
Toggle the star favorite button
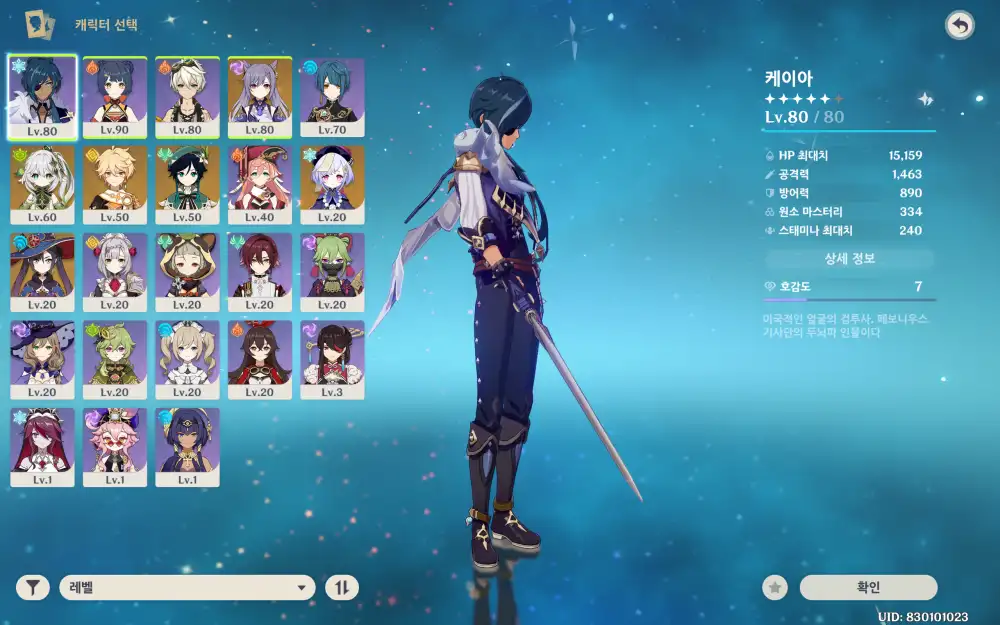(x=774, y=587)
